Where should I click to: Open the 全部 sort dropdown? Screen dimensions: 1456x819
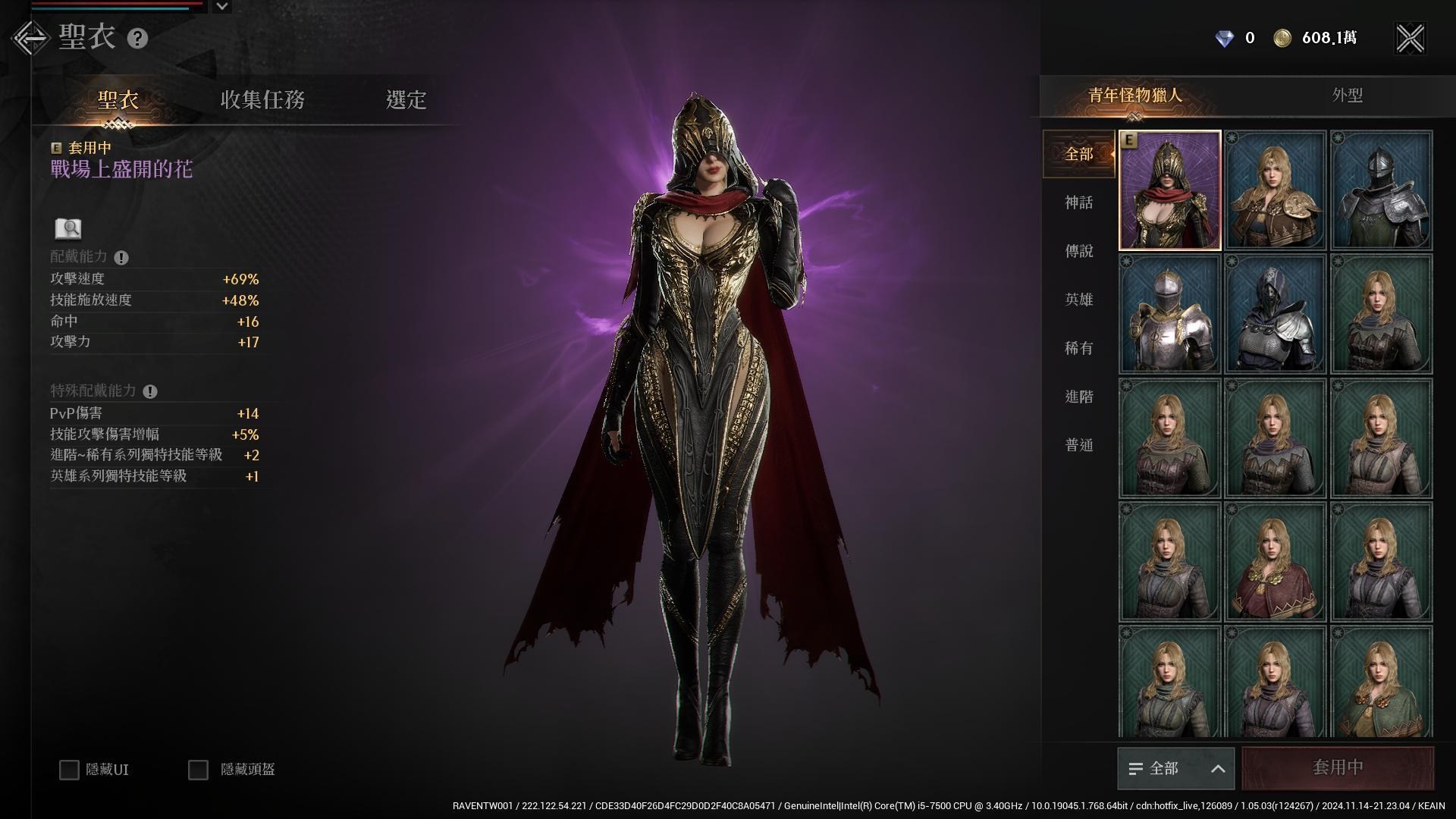click(x=1175, y=768)
